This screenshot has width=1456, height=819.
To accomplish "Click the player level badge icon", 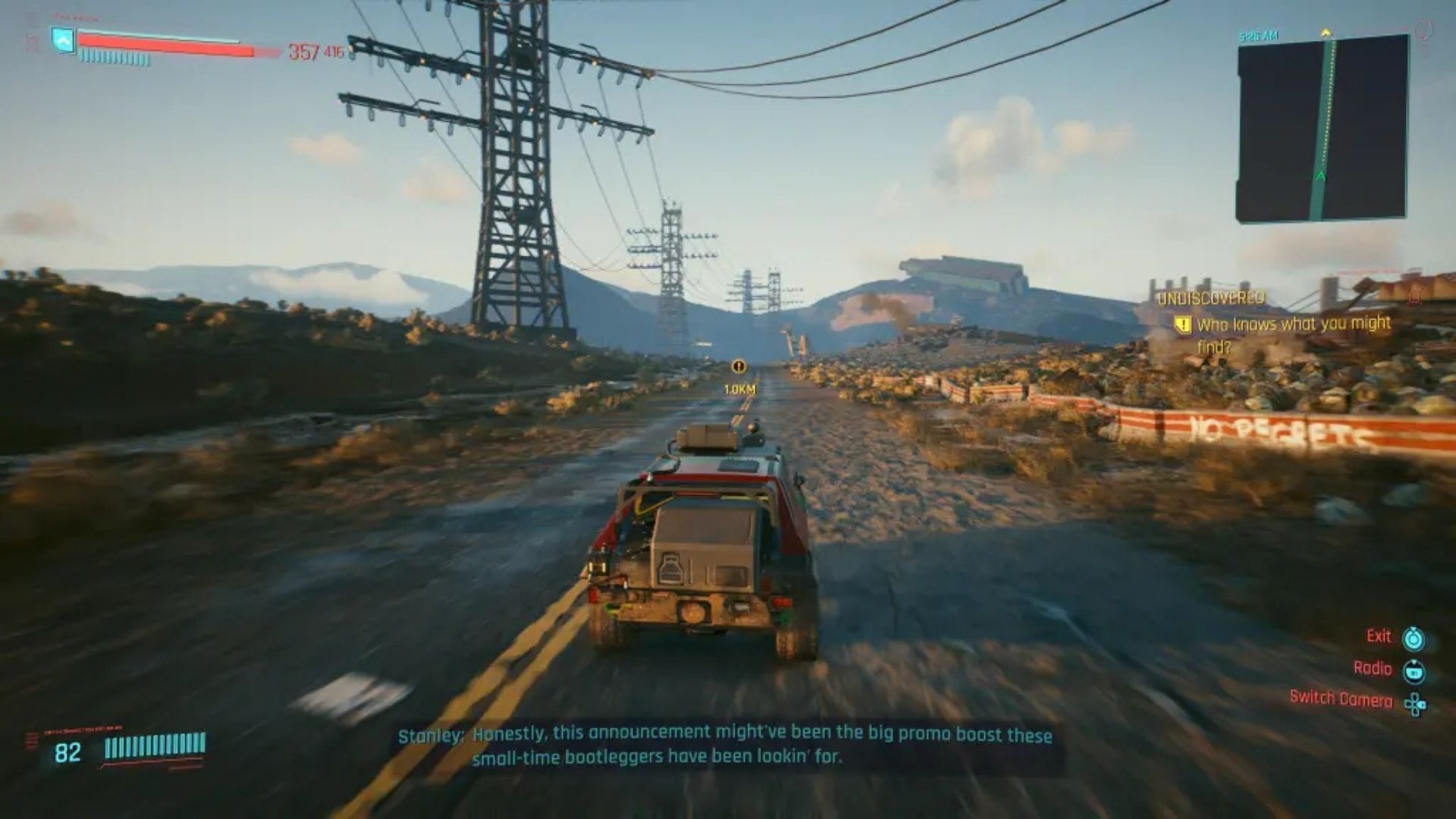I will click(x=64, y=40).
